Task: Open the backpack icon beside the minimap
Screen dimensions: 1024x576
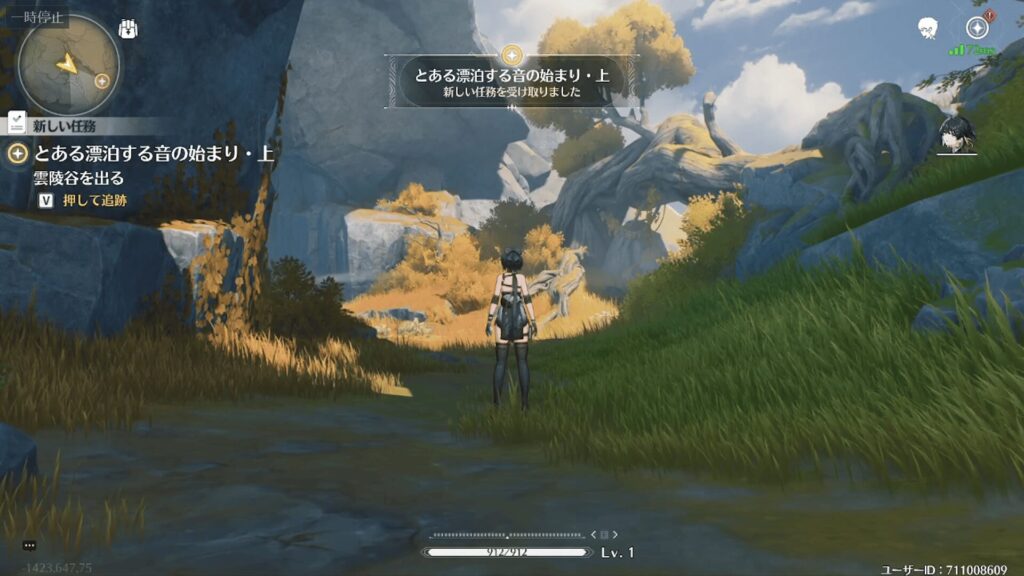Action: (128, 29)
